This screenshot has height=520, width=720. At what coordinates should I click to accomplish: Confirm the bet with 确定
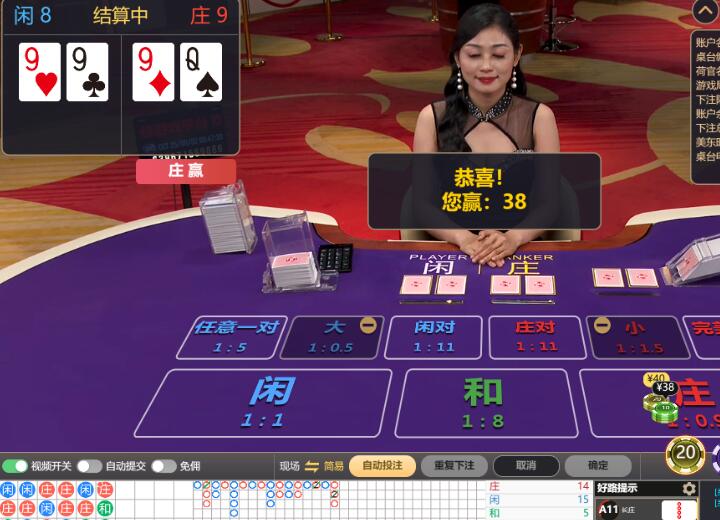pos(598,466)
